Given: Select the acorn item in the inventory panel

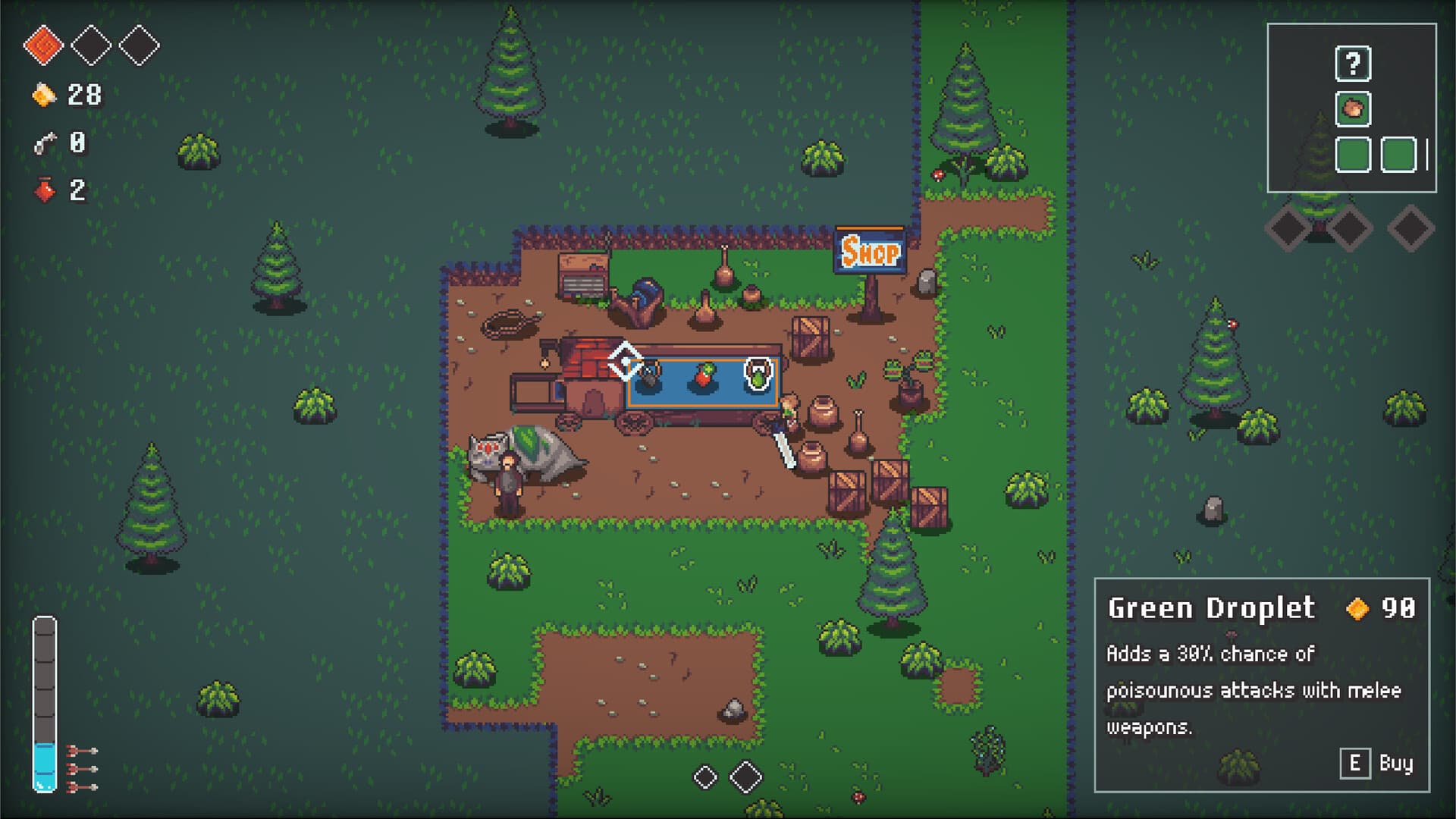Looking at the screenshot, I should (x=1351, y=108).
